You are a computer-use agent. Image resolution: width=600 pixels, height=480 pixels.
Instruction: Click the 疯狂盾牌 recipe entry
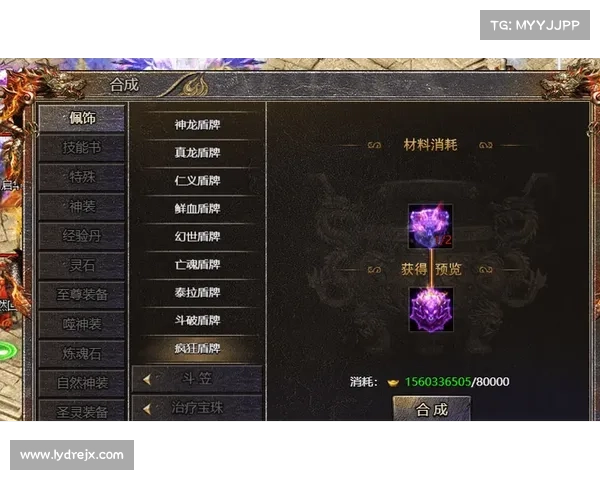coord(197,349)
